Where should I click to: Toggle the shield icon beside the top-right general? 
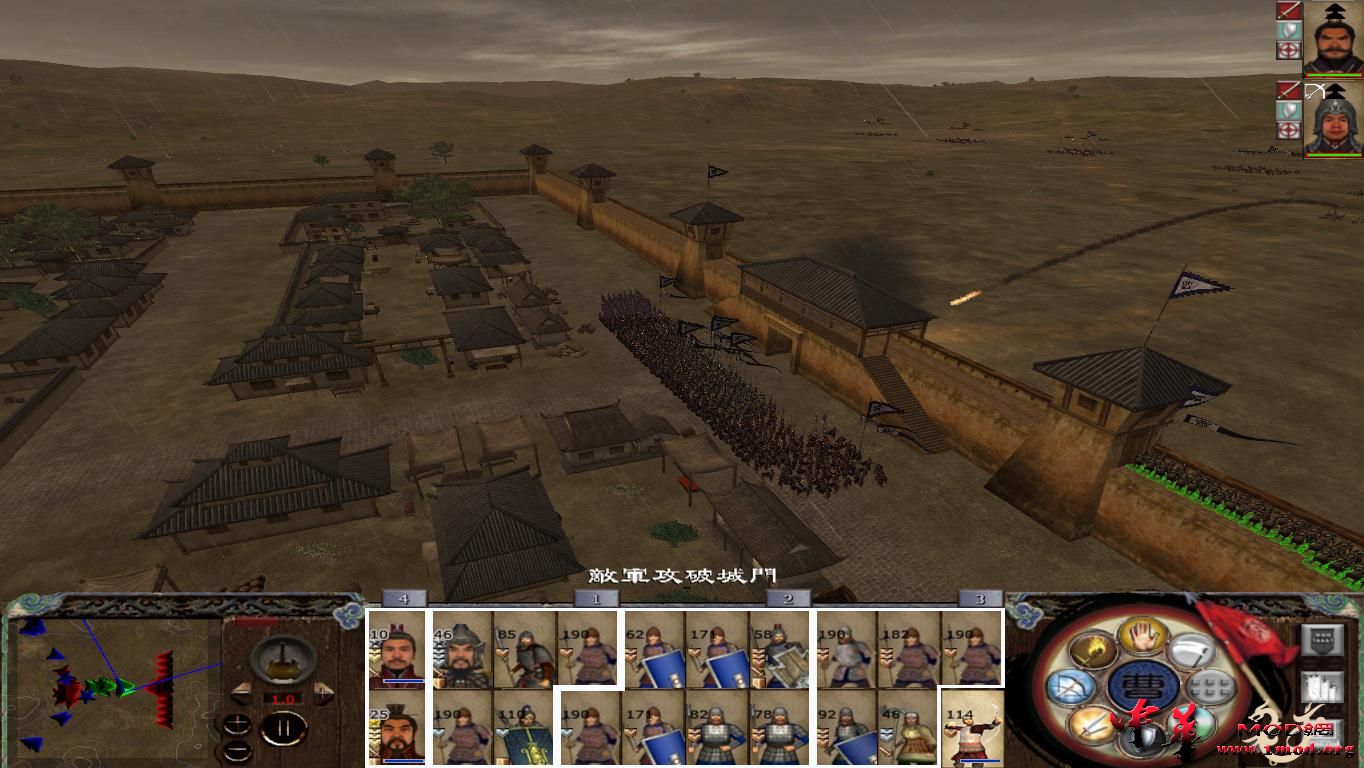pyautogui.click(x=1288, y=30)
